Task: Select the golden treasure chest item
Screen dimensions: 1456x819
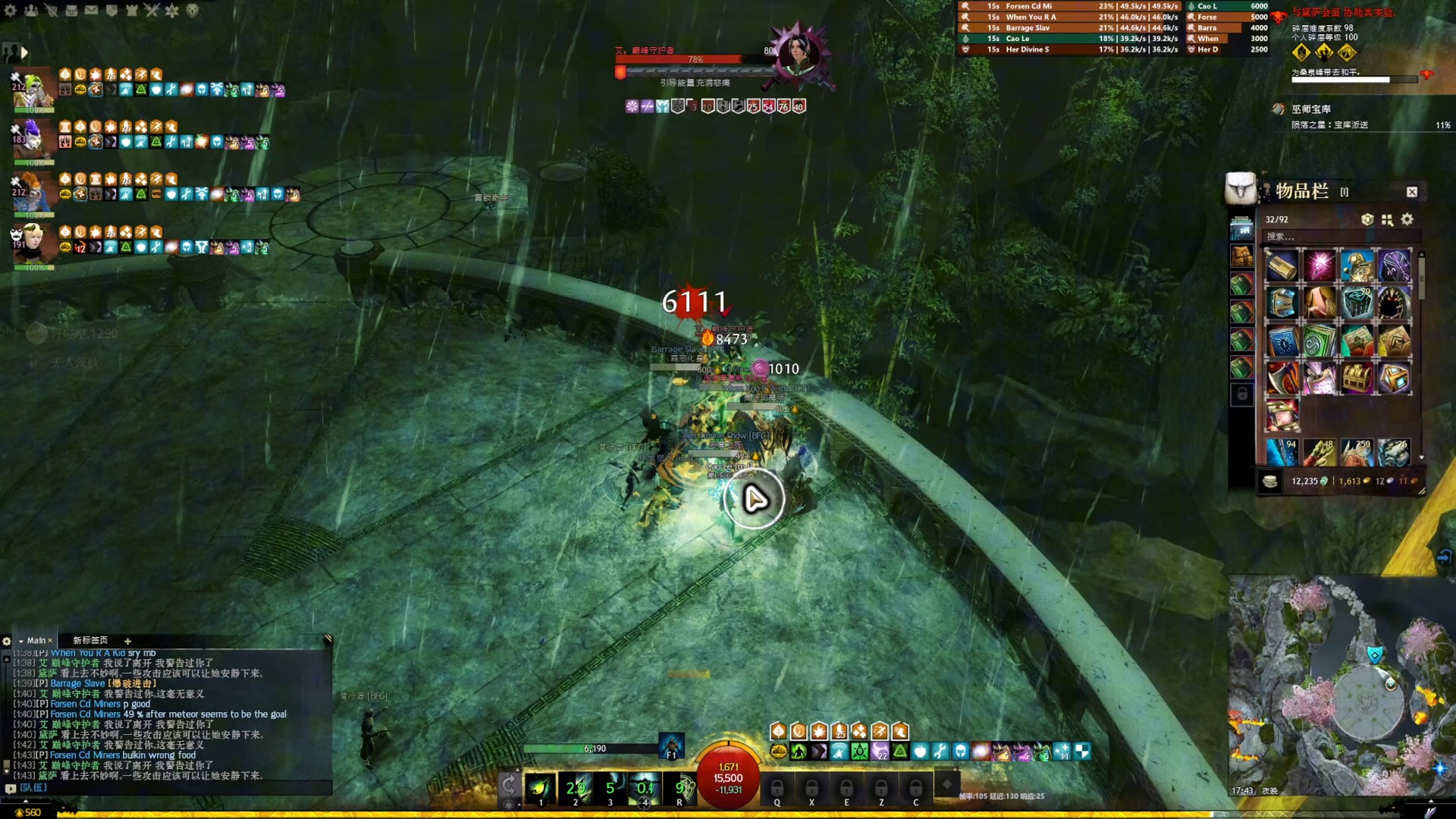Action: (1357, 378)
